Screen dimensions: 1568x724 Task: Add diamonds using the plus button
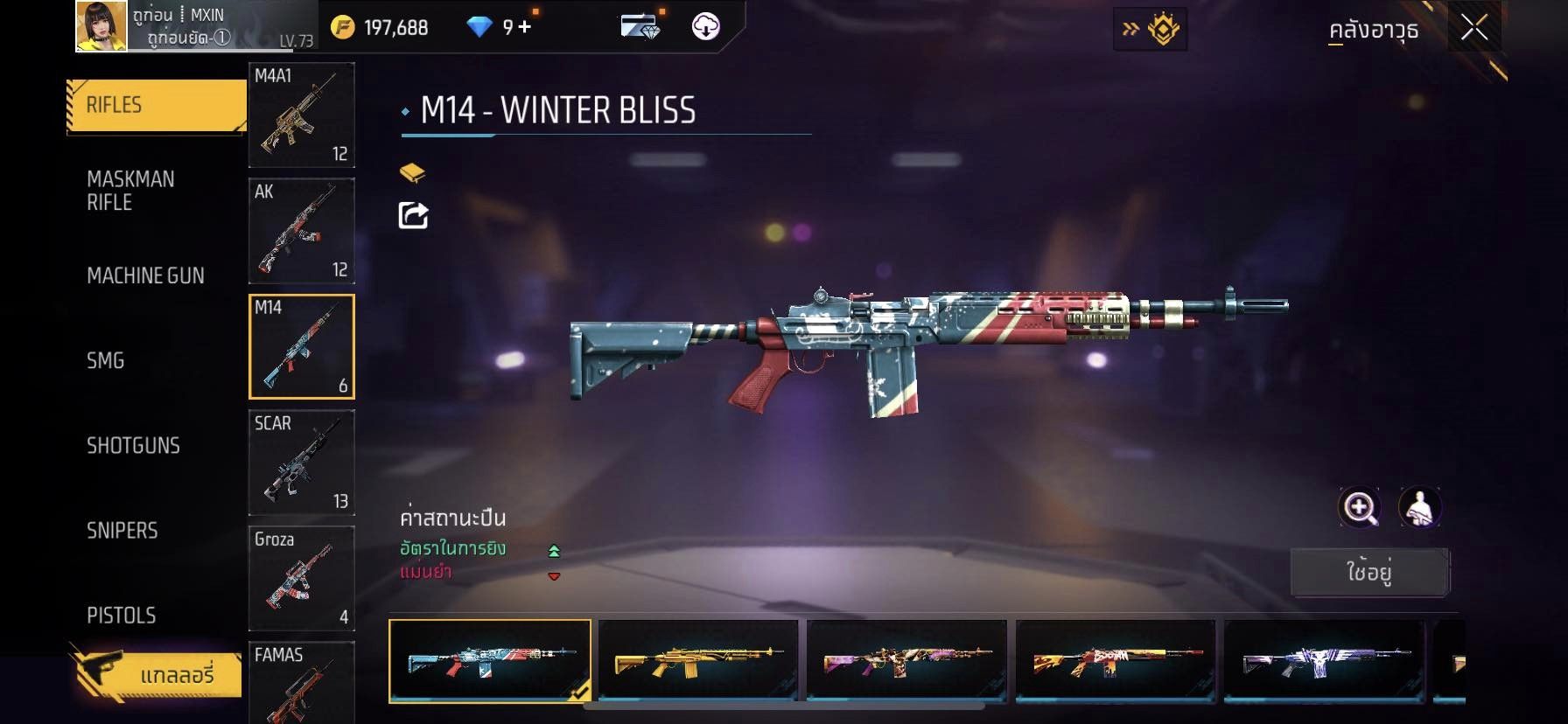525,27
